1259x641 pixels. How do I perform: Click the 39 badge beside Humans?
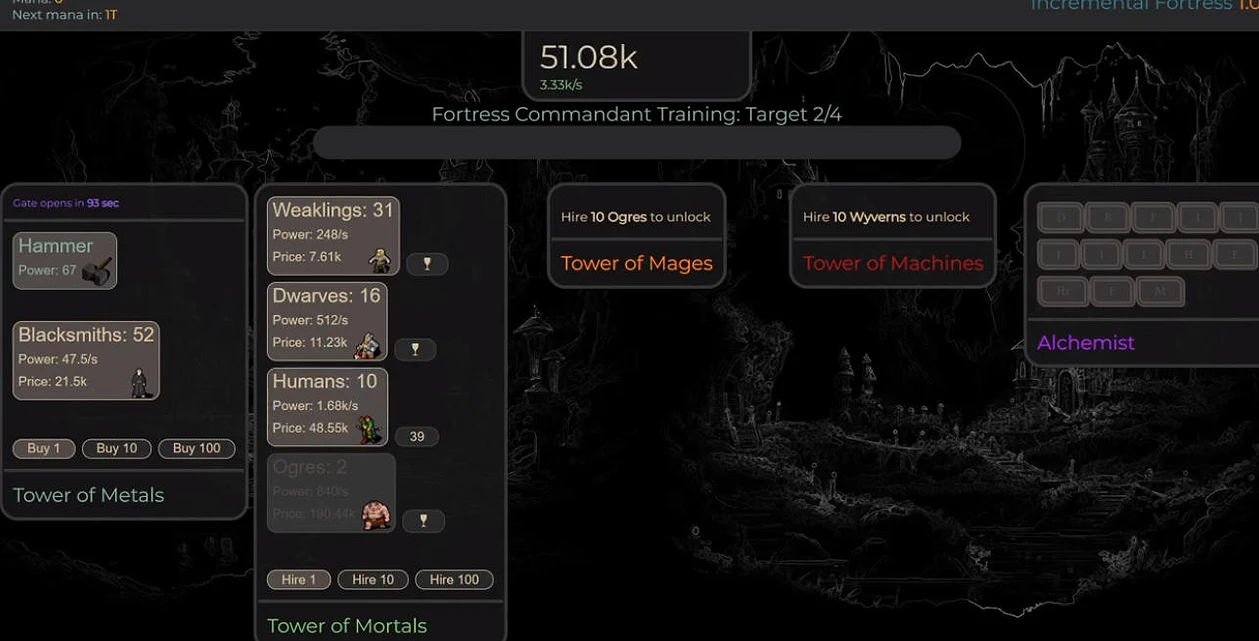click(x=417, y=436)
